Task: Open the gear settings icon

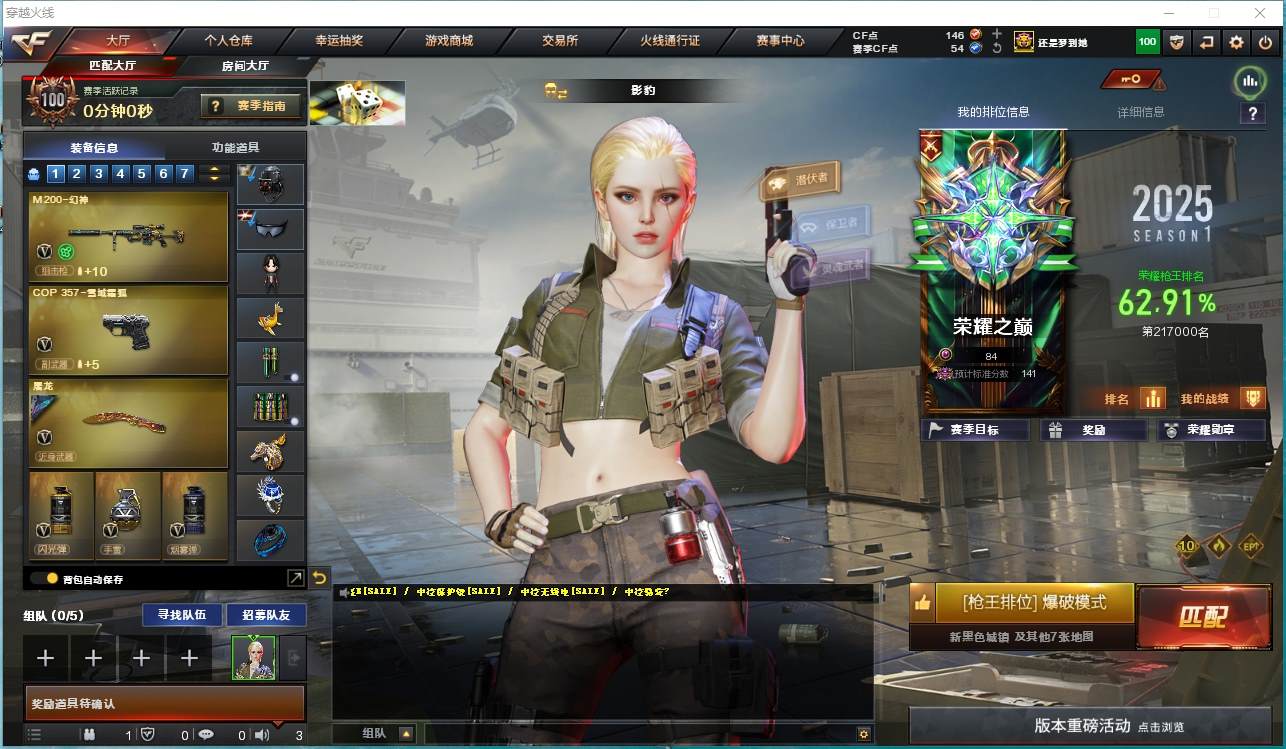Action: [x=1236, y=42]
